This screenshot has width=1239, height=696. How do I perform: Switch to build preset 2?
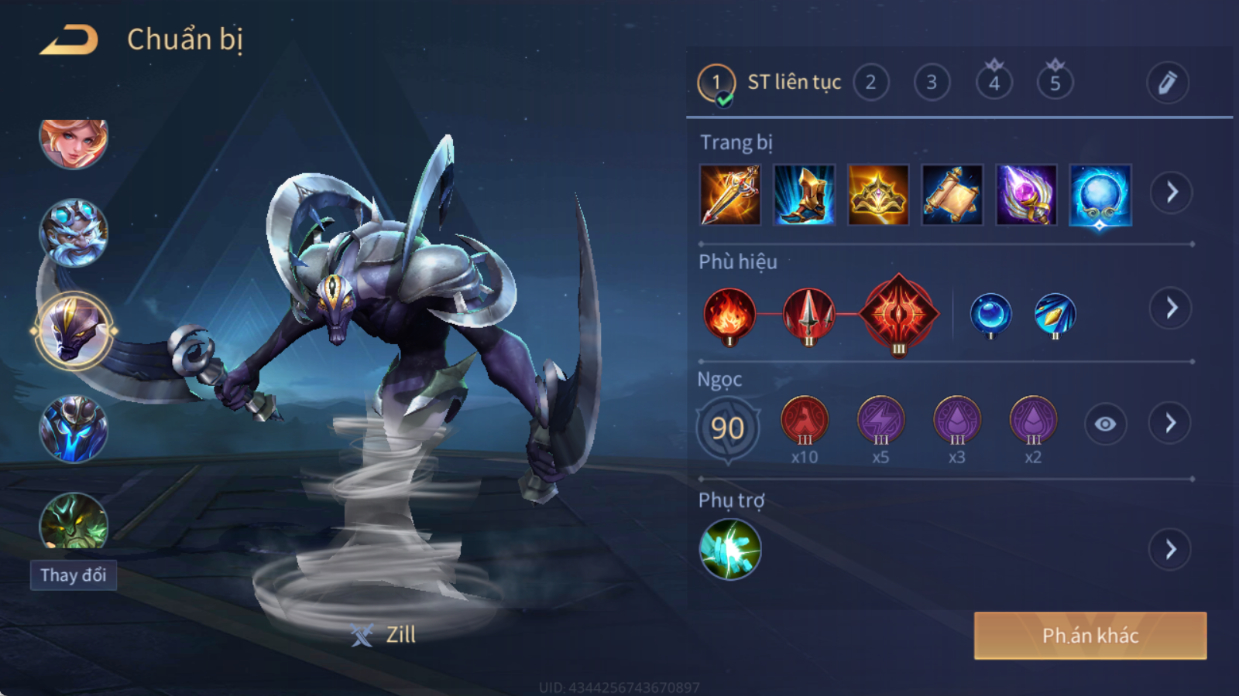(871, 82)
